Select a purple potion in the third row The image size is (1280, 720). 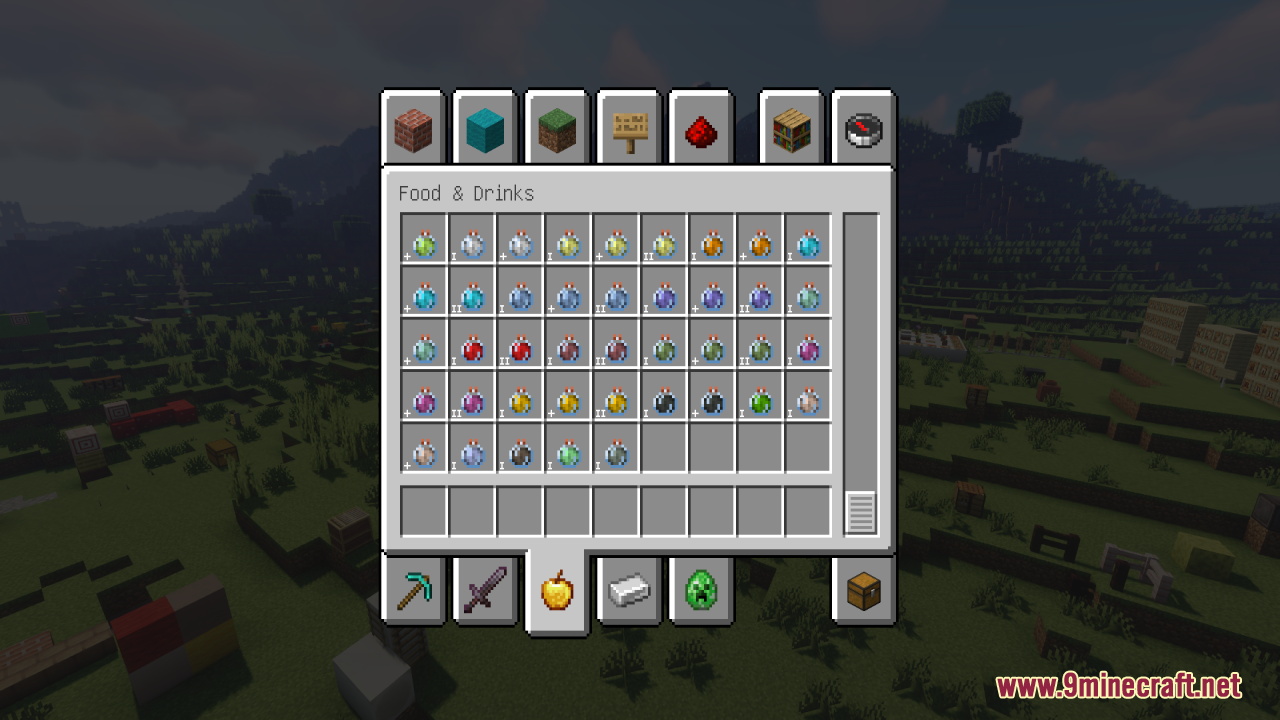pos(807,348)
